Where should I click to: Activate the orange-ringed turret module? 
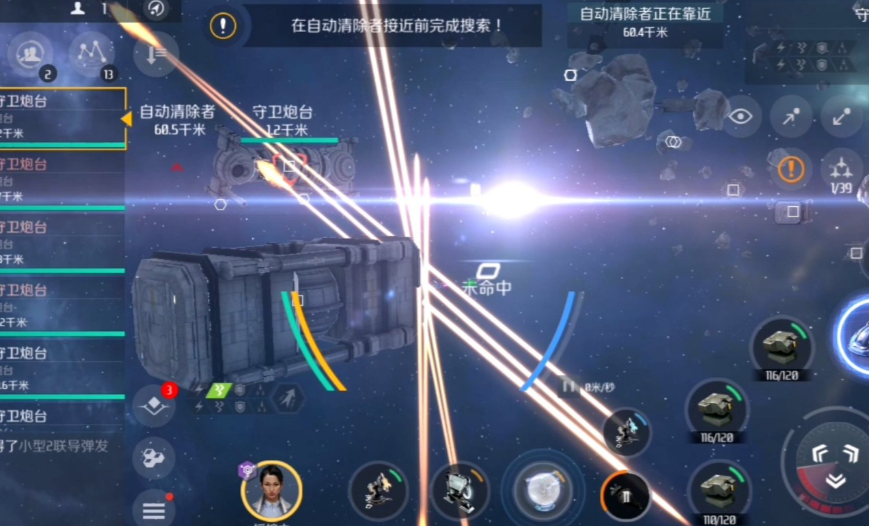point(627,495)
